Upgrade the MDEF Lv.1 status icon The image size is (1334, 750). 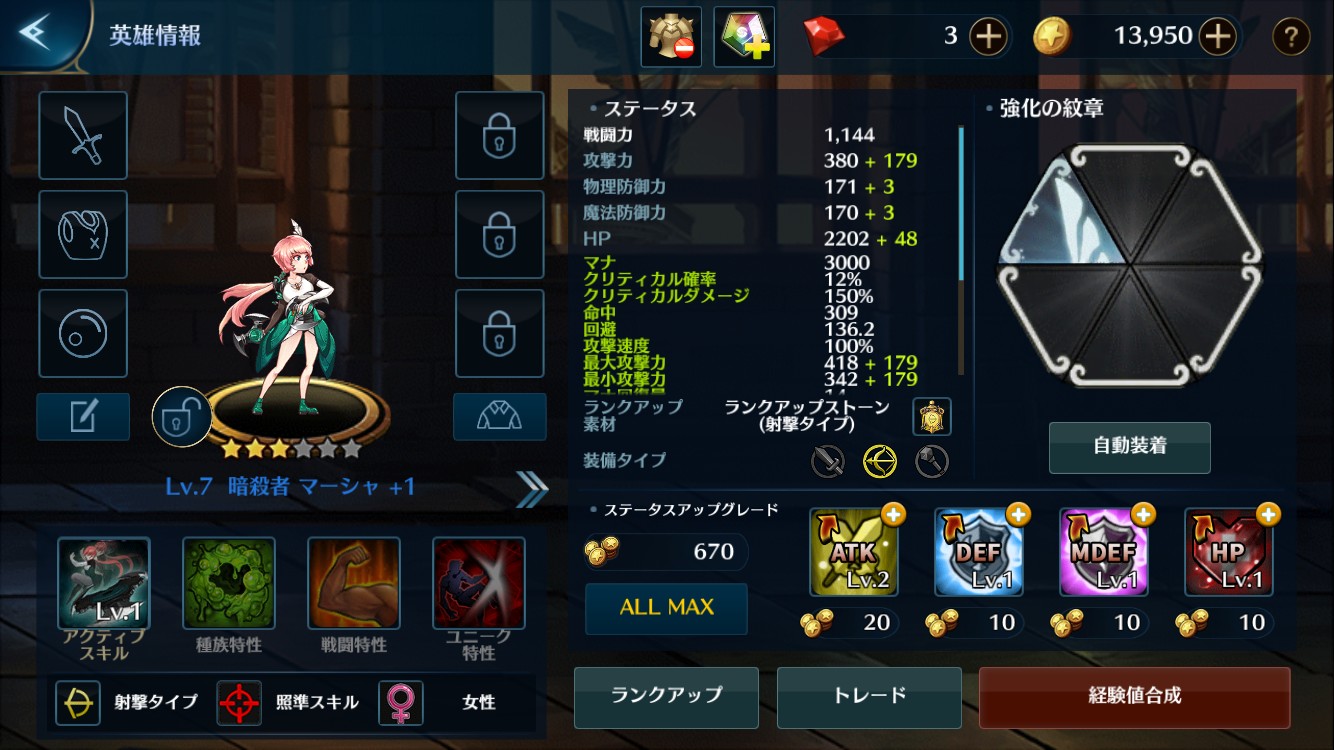coord(1104,553)
